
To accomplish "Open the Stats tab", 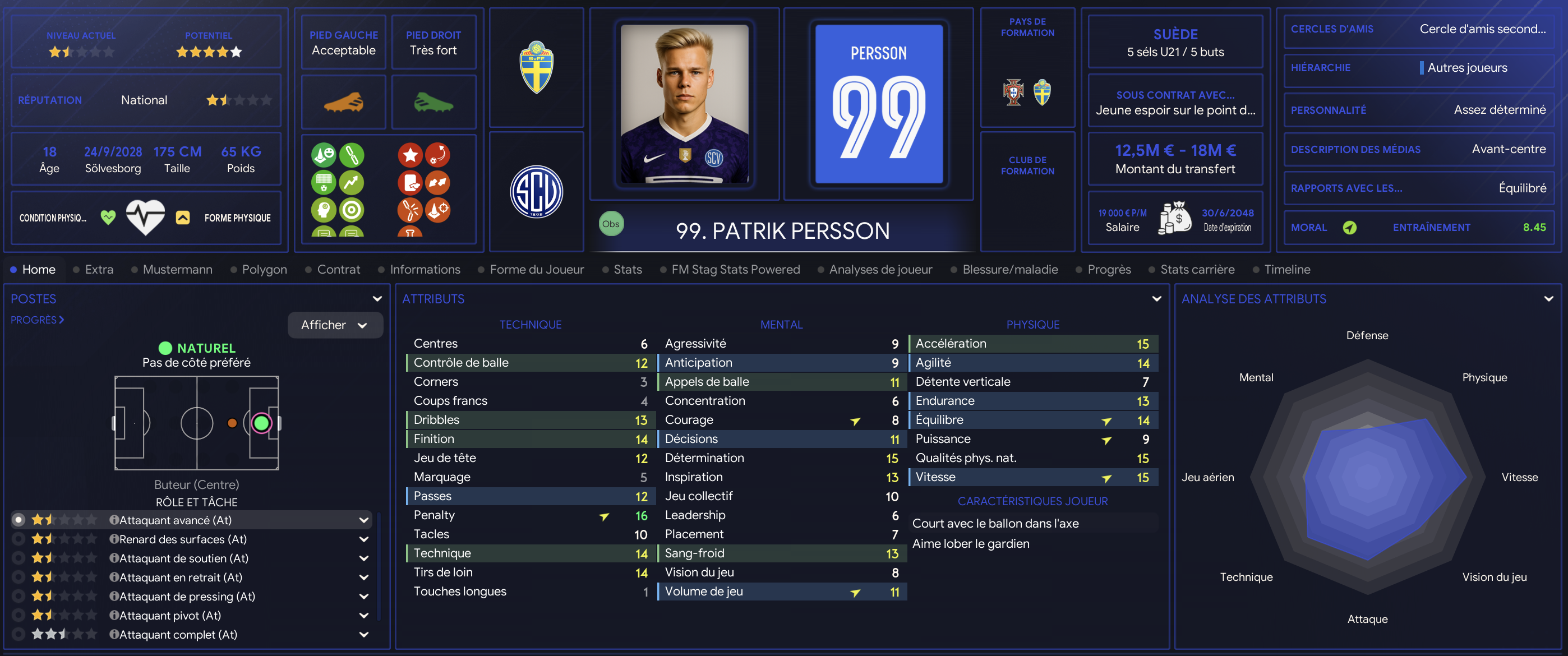I will [x=628, y=269].
